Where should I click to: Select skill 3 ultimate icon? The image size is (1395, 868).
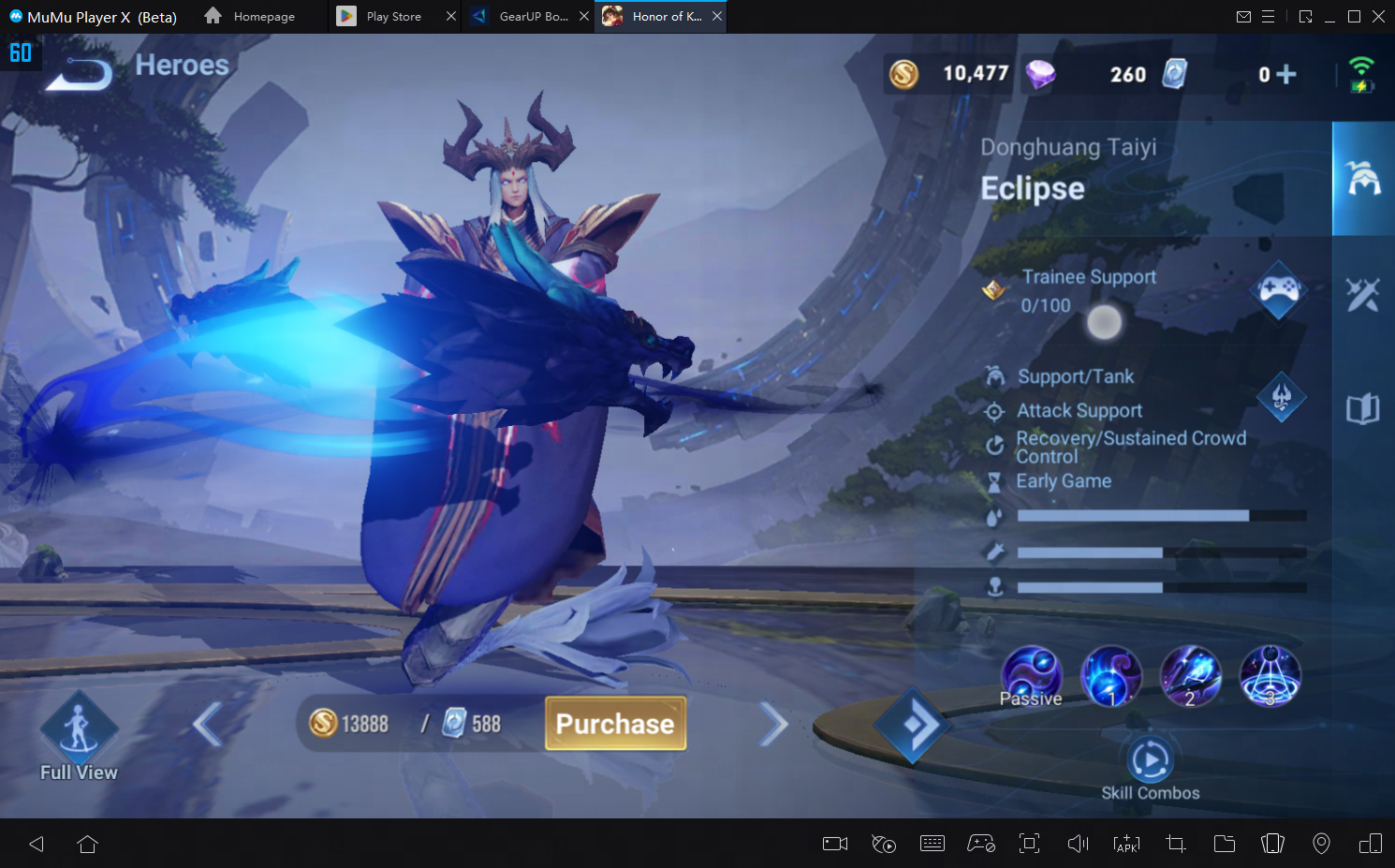1270,676
